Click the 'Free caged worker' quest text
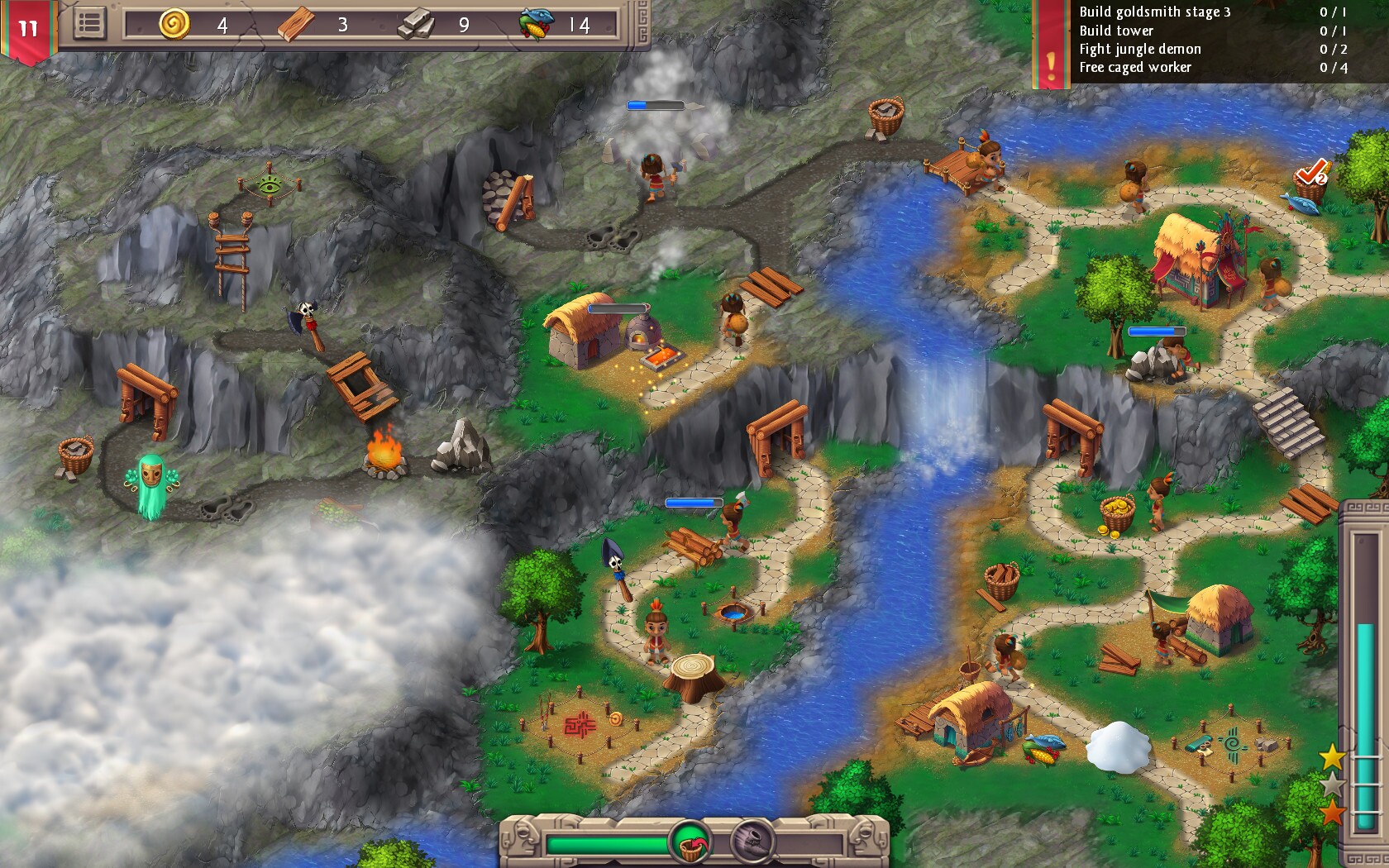 [x=1133, y=68]
